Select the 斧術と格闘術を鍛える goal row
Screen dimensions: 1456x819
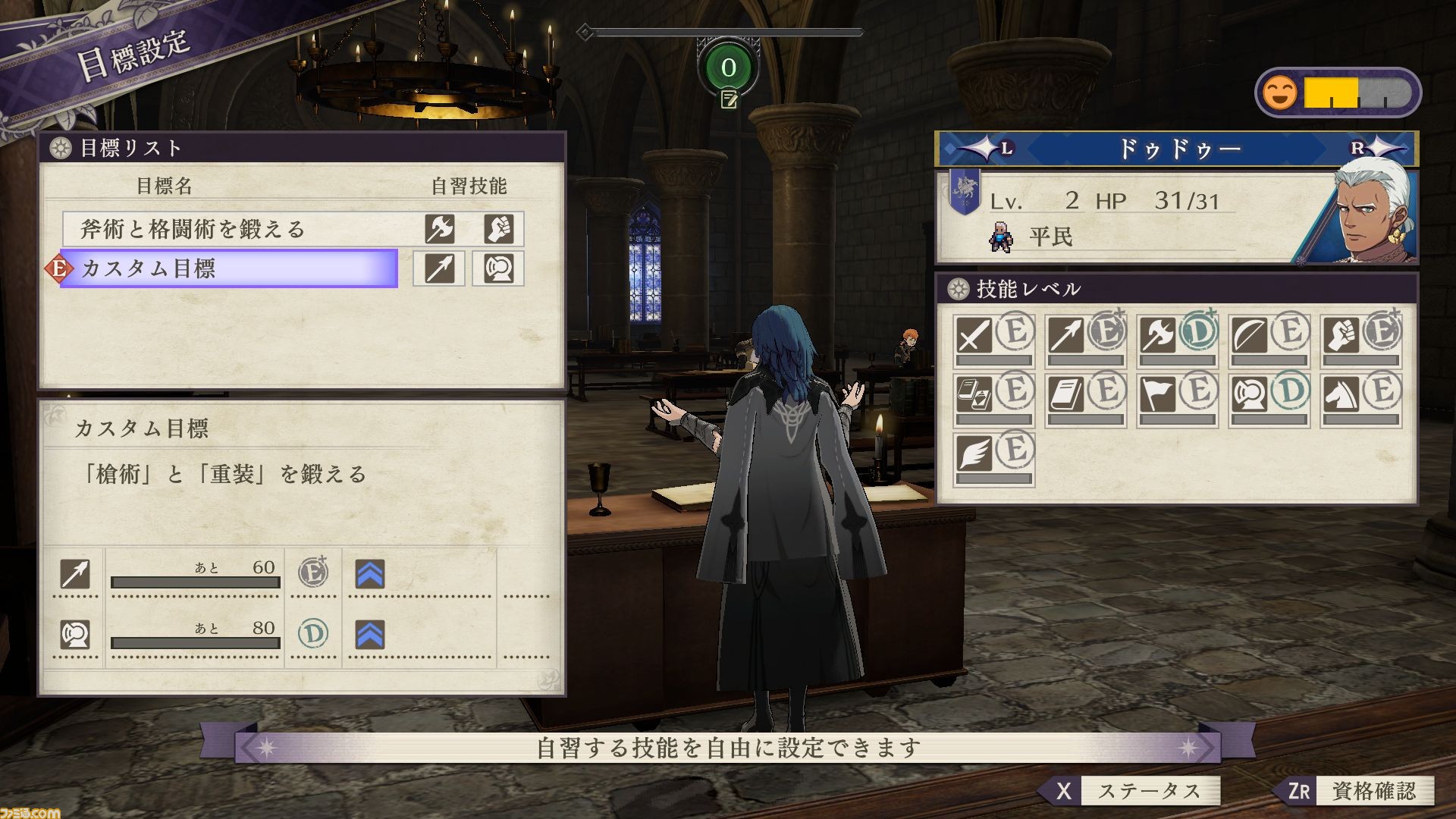pyautogui.click(x=227, y=229)
